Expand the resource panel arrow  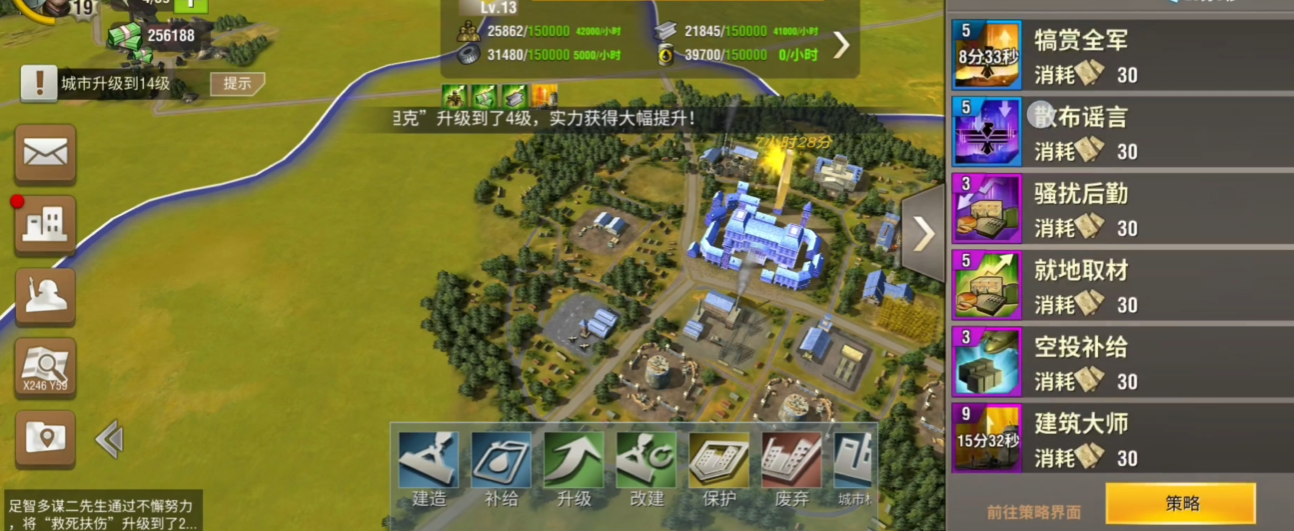pyautogui.click(x=841, y=44)
